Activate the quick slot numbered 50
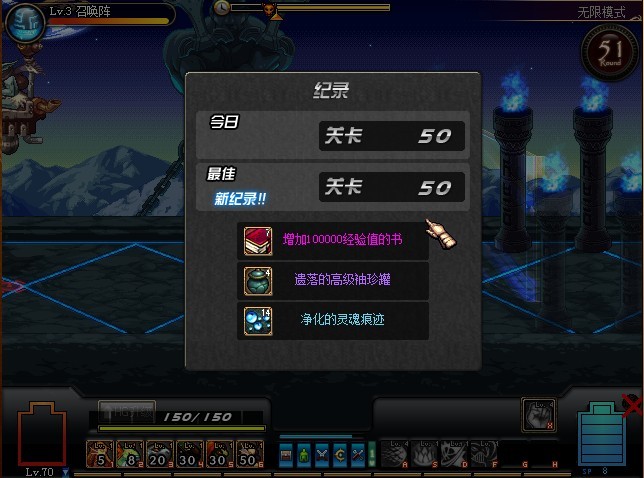Viewport: 644px width, 478px height. click(246, 454)
